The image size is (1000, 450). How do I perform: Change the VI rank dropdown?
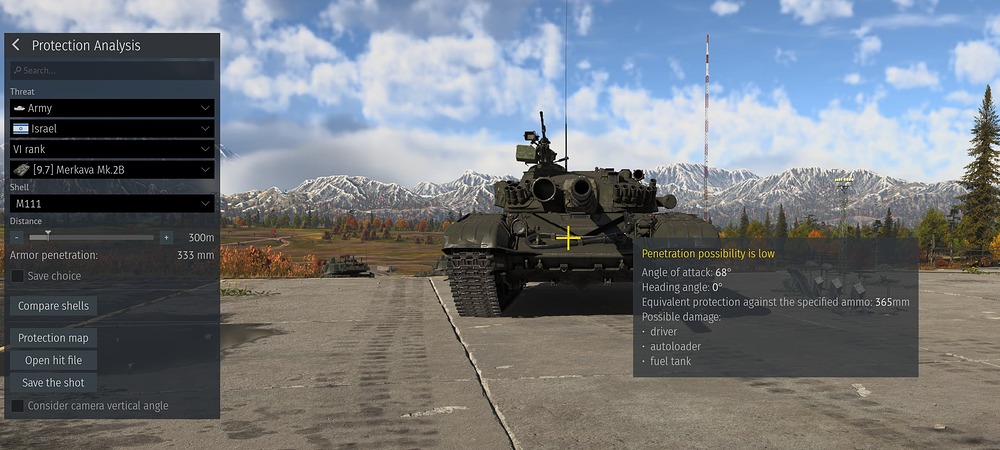tap(112, 149)
